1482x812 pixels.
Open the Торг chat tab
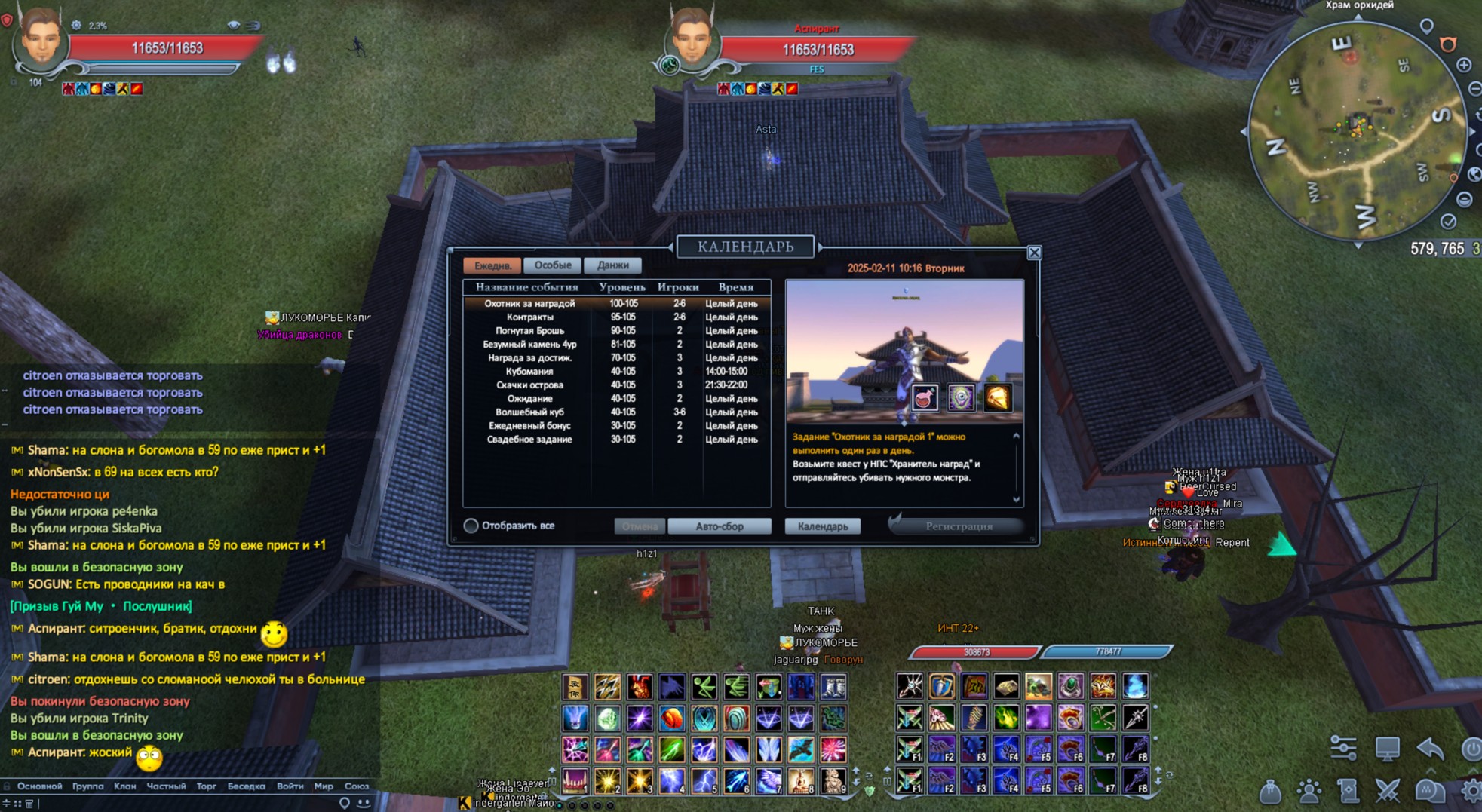206,786
